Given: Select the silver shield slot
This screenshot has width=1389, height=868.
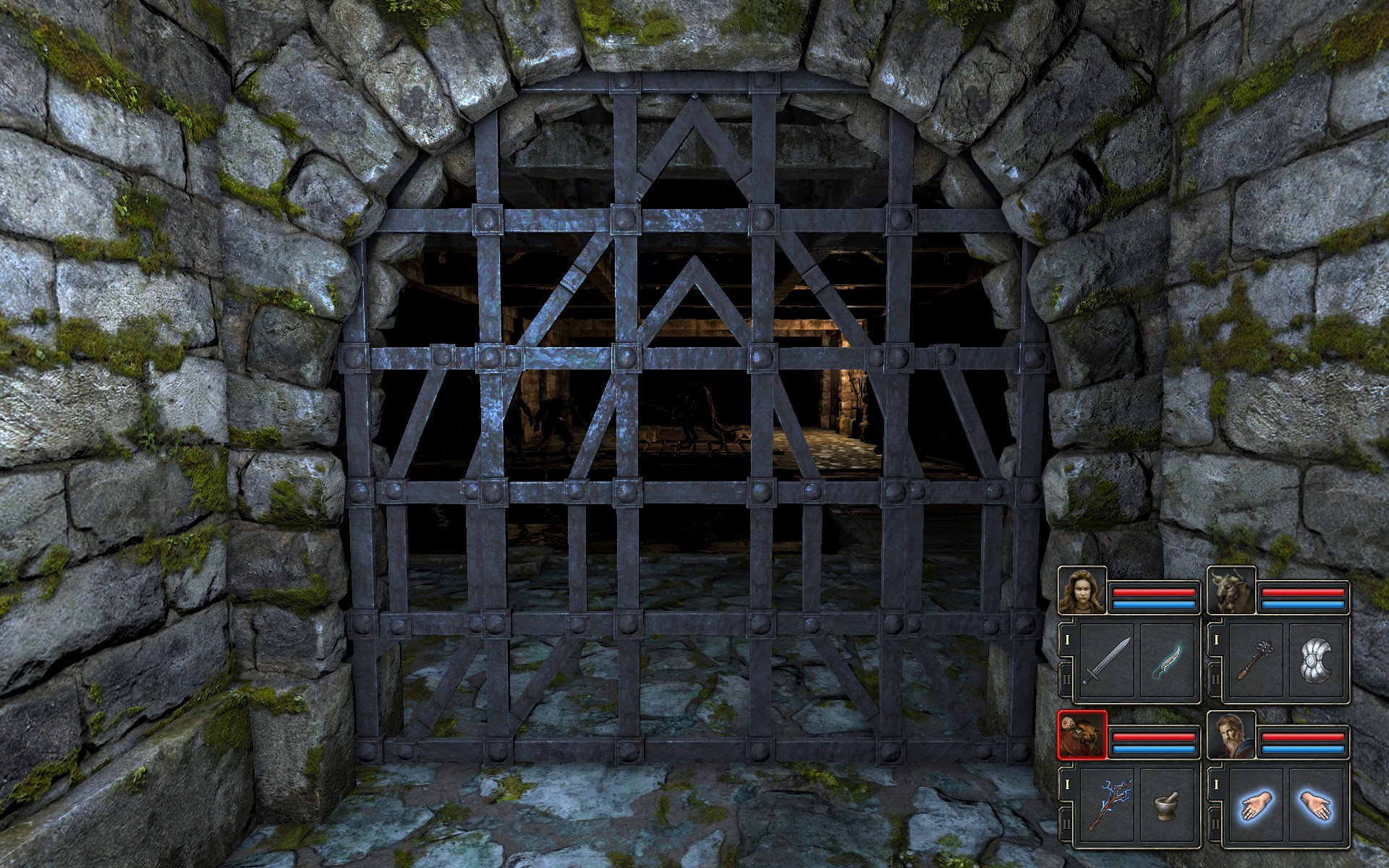Looking at the screenshot, I should pos(1316,662).
